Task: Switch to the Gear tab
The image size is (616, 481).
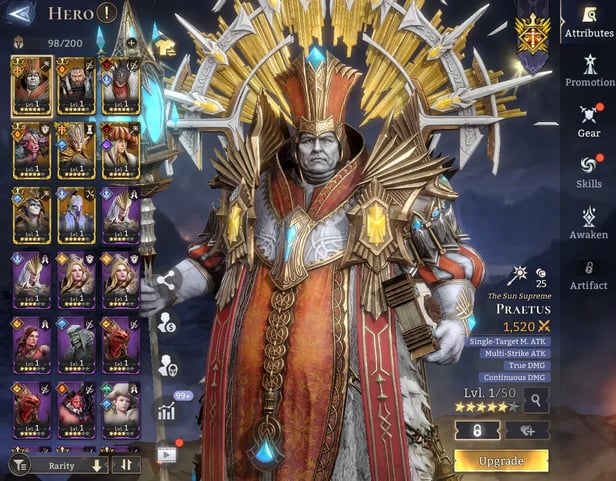Action: pyautogui.click(x=589, y=120)
